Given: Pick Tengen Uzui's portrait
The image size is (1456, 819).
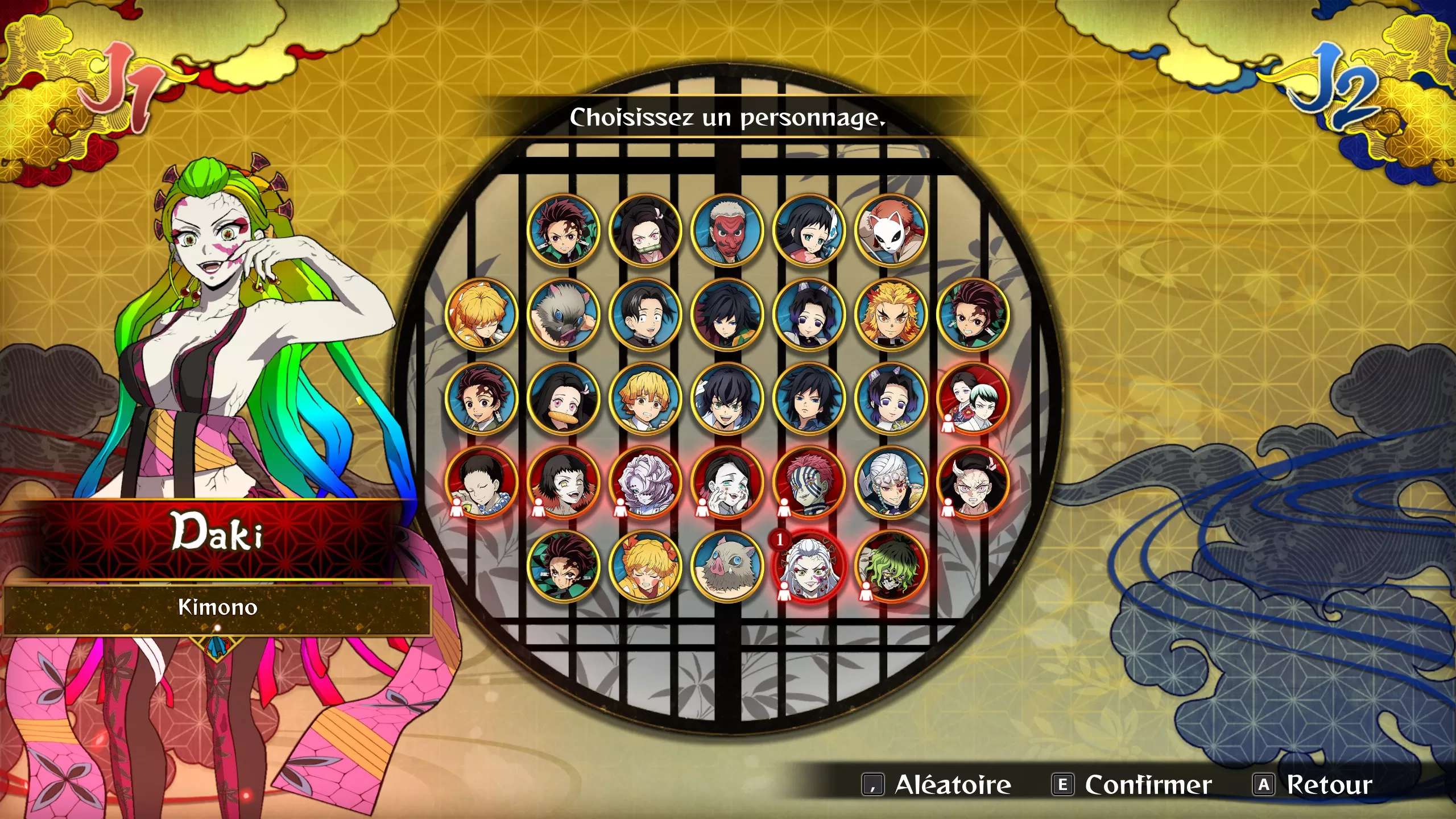Looking at the screenshot, I should [x=891, y=483].
